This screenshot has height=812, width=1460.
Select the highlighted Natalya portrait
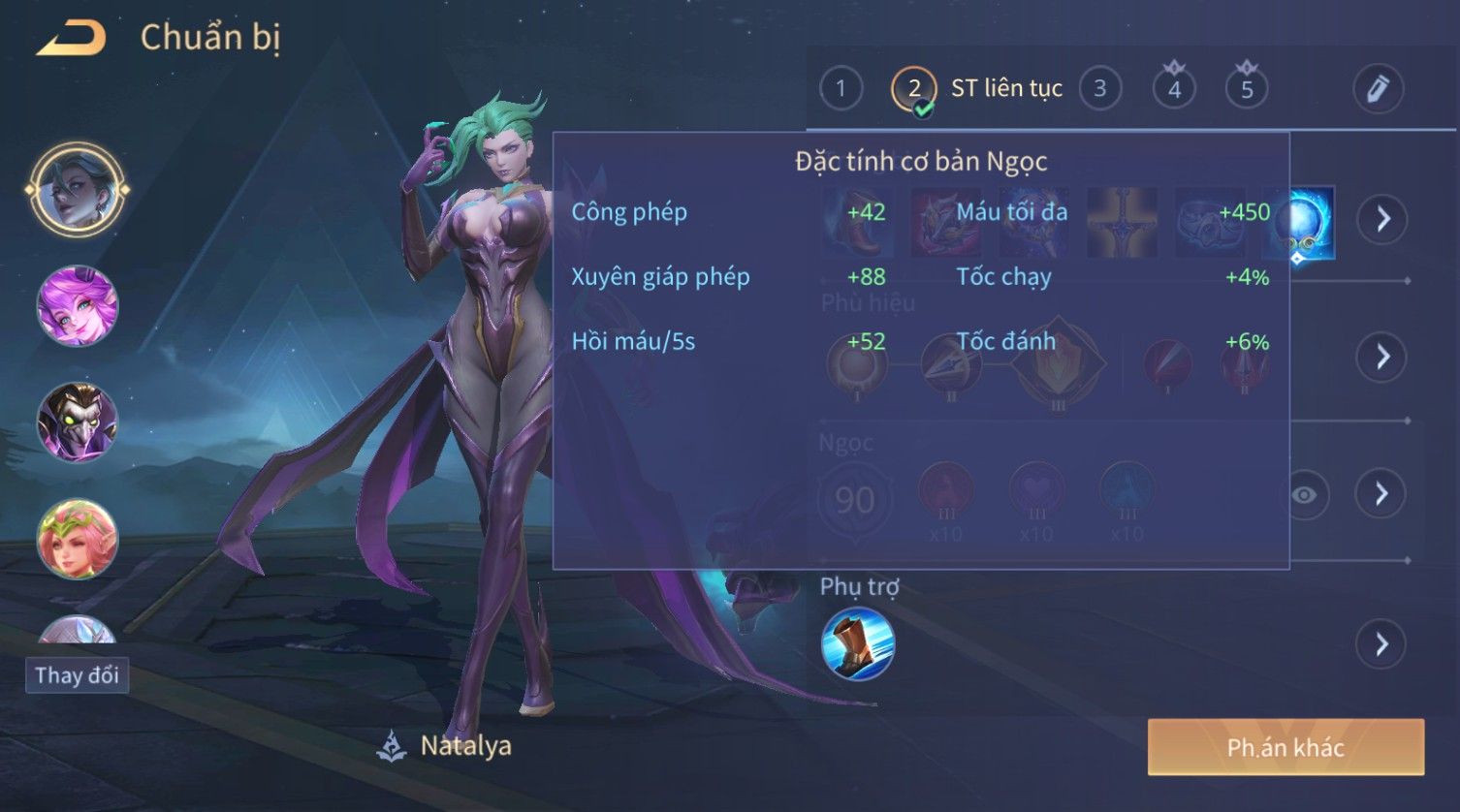tap(77, 190)
